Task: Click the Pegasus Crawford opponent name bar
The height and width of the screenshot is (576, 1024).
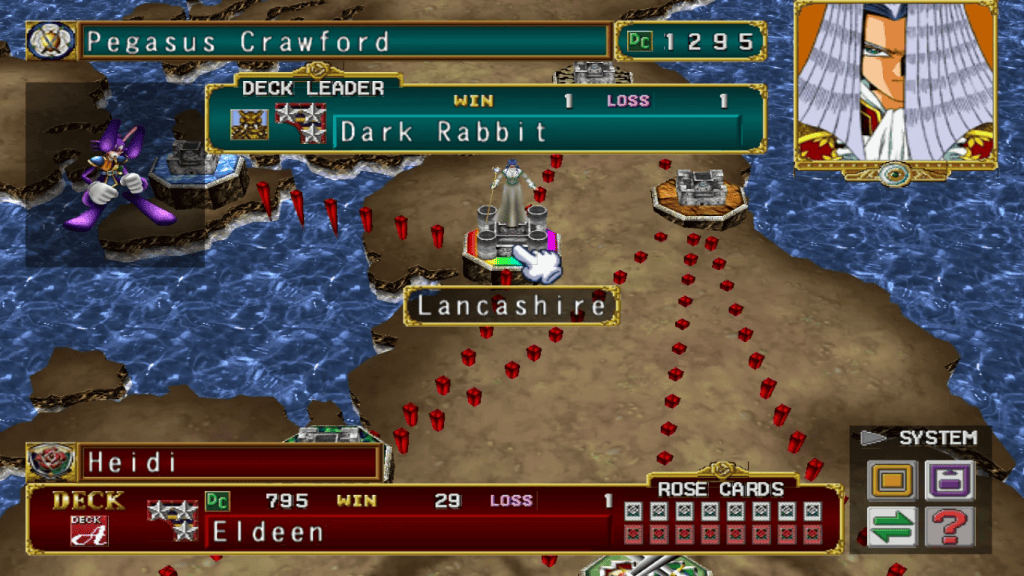Action: (x=345, y=42)
